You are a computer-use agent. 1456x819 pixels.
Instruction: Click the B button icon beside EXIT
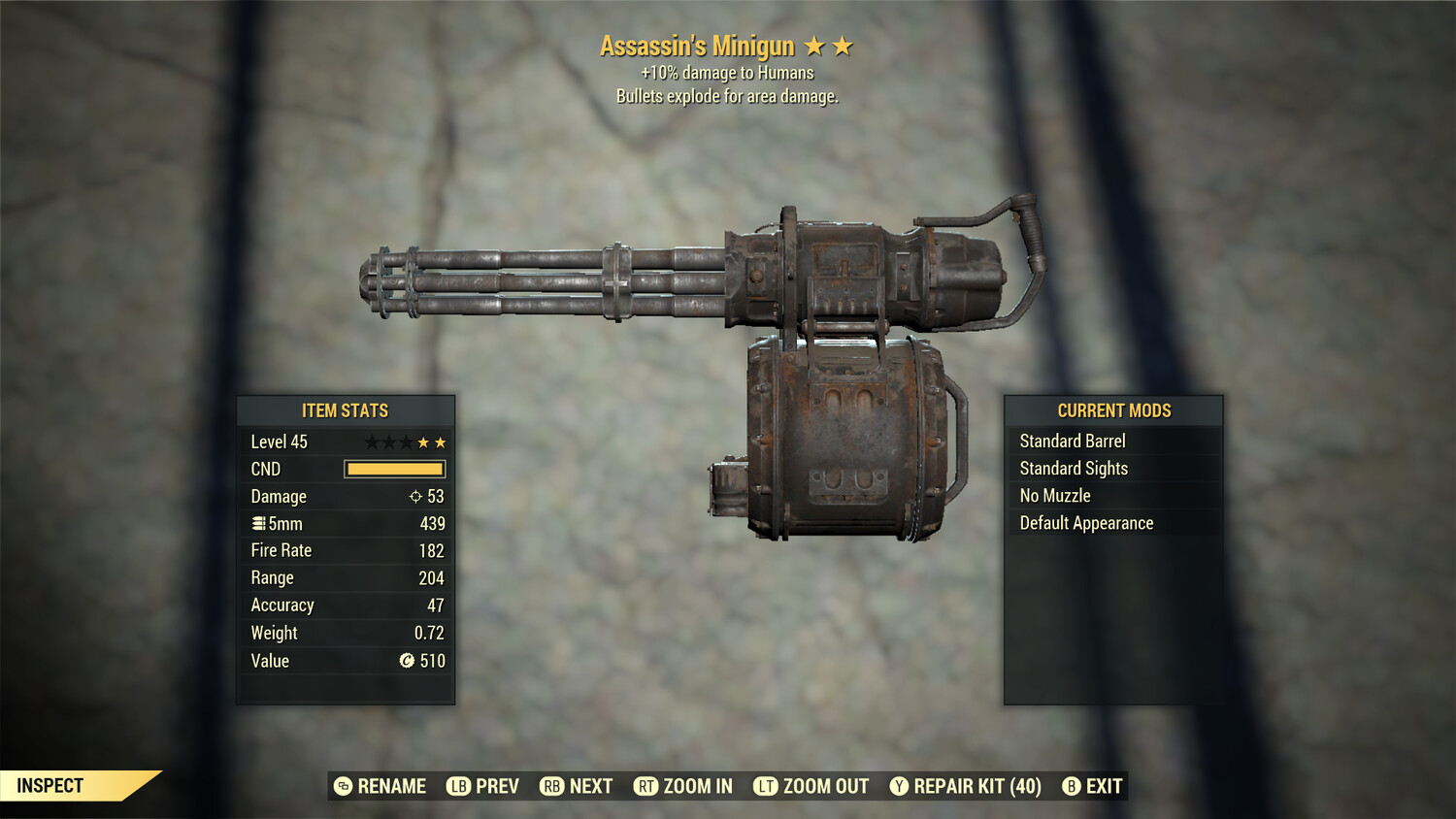tap(1071, 786)
